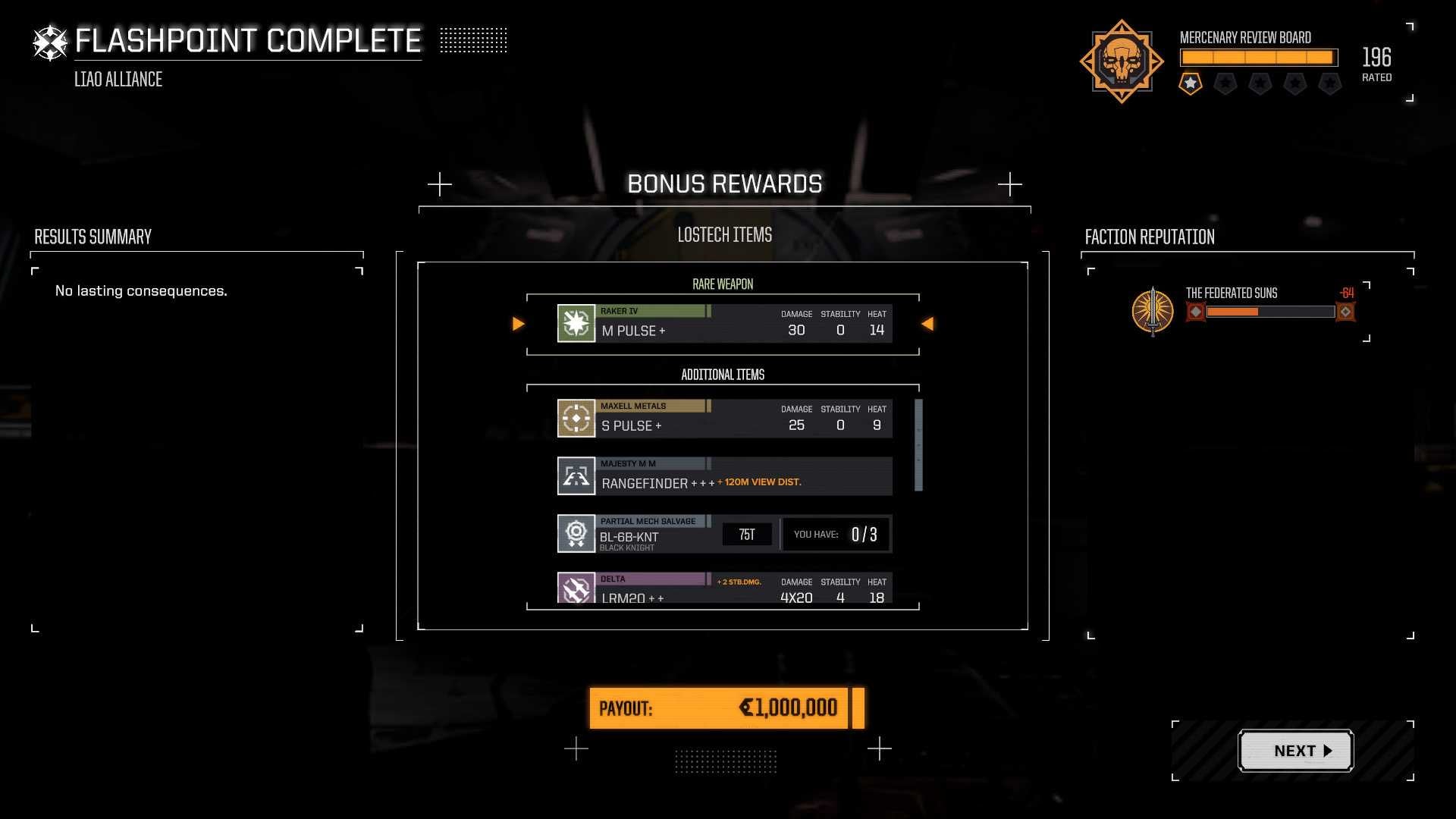Viewport: 1456px width, 819px height.
Task: Select the Delta LRM20++ missile icon
Action: tap(576, 588)
